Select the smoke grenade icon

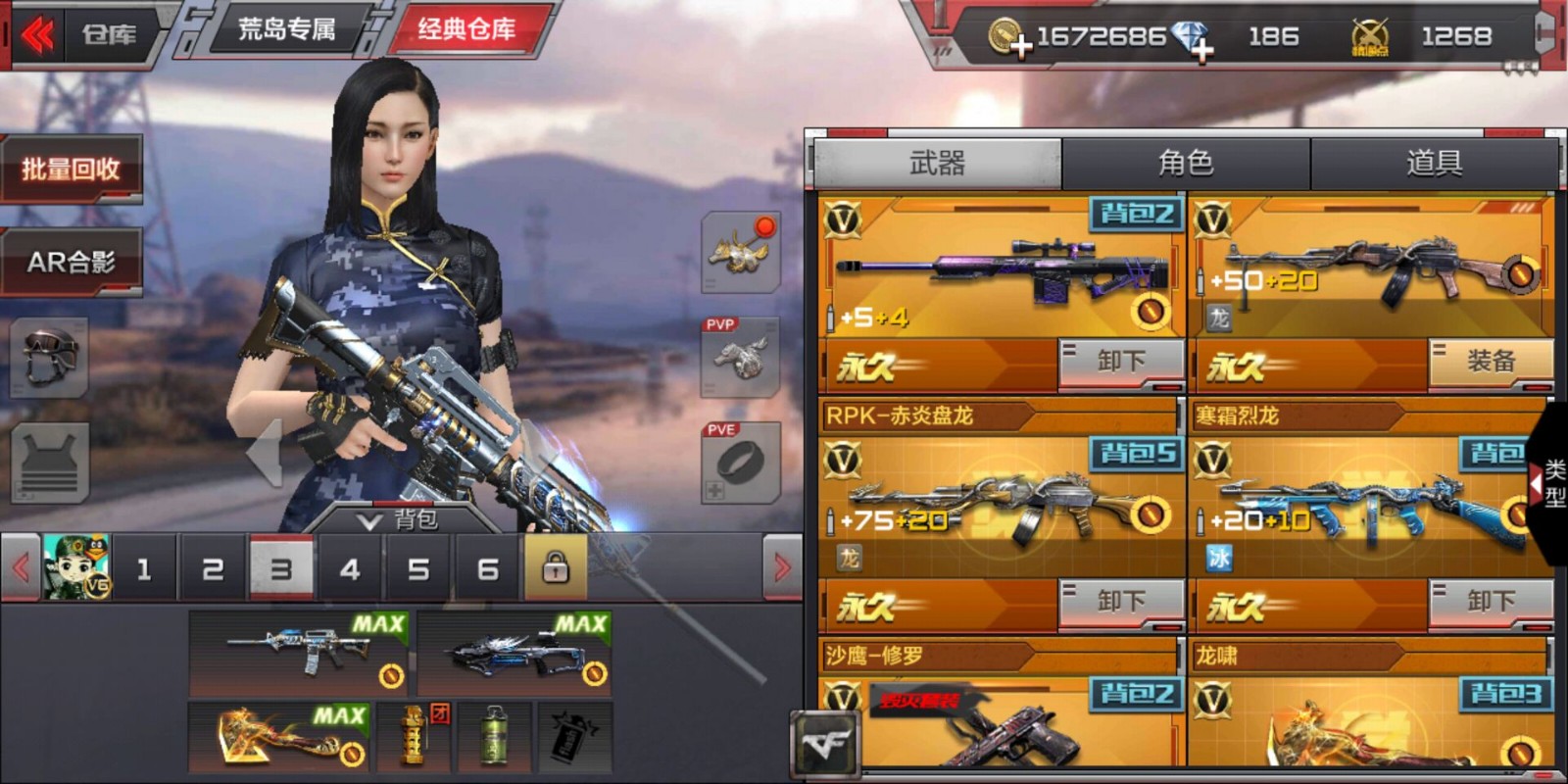495,735
